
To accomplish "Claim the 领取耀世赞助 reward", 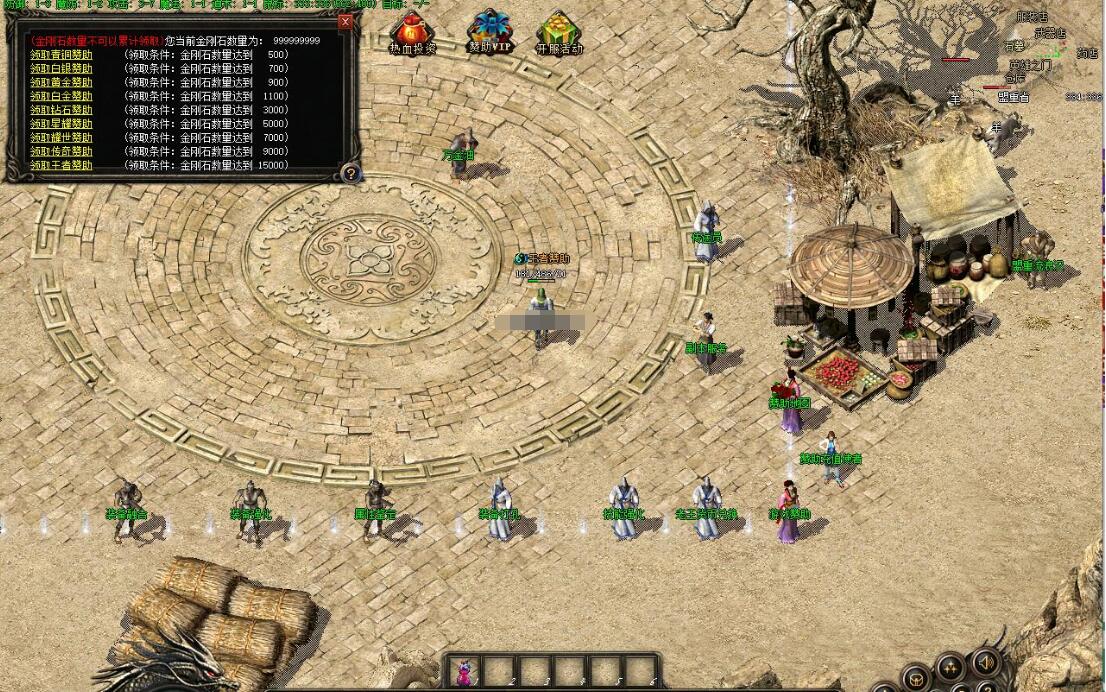I will [x=61, y=138].
